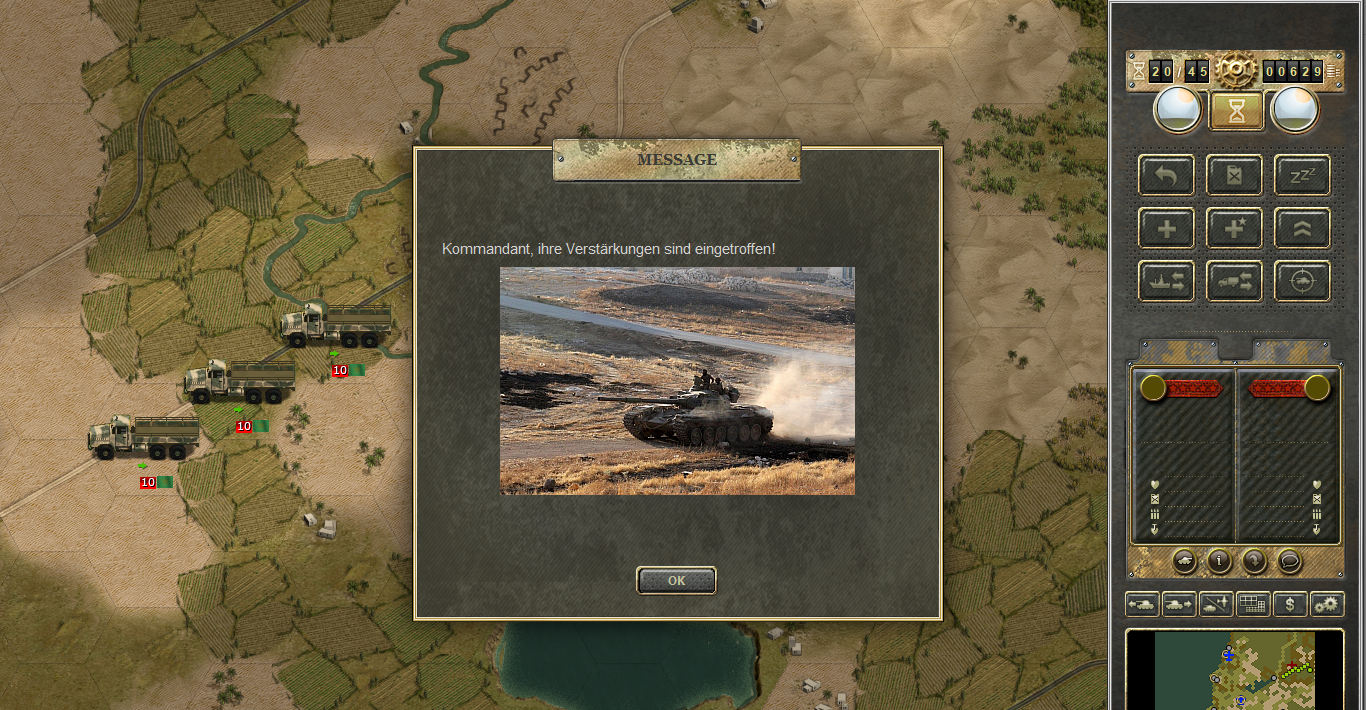Open the speech bubble message log
This screenshot has height=710, width=1366.
pos(1290,561)
